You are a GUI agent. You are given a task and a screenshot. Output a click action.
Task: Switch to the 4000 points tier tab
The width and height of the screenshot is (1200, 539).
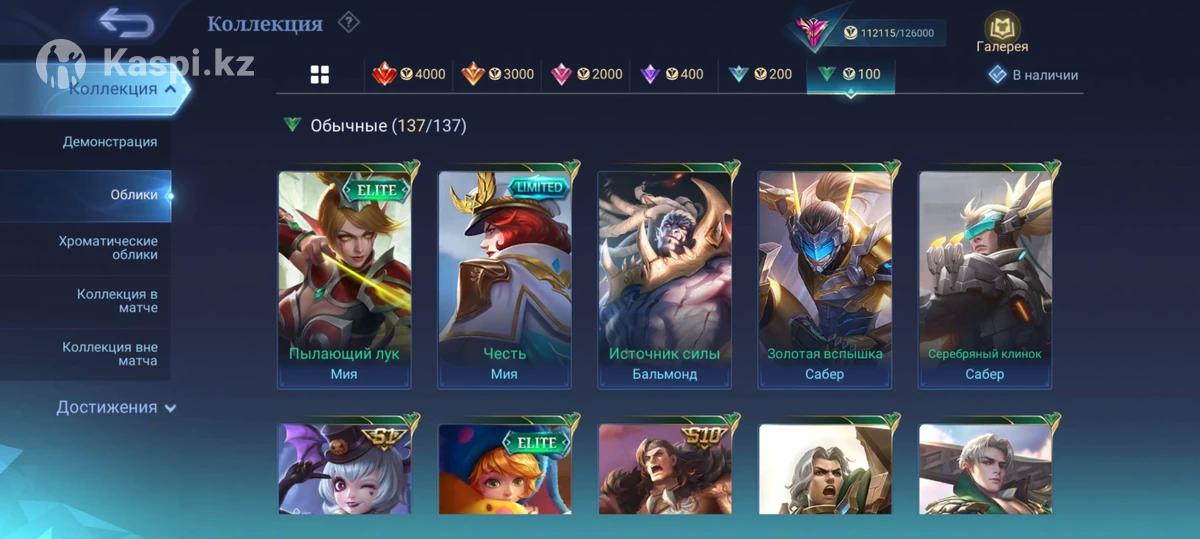point(409,75)
